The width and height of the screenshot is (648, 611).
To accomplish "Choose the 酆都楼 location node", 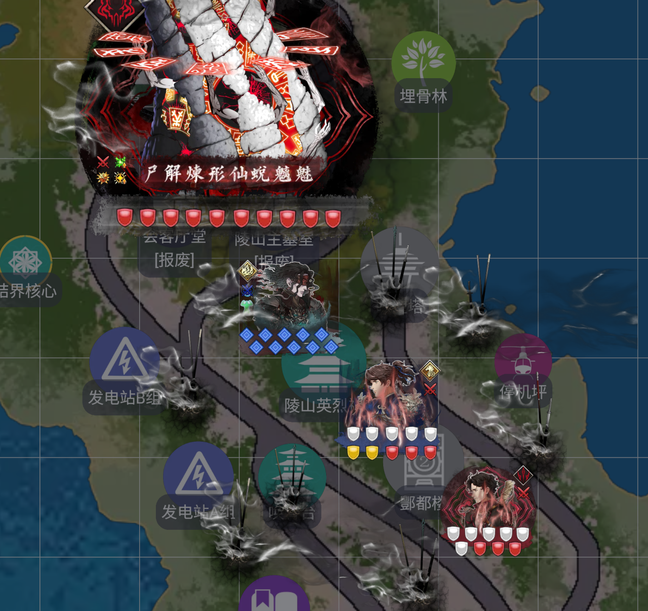I will point(425,470).
